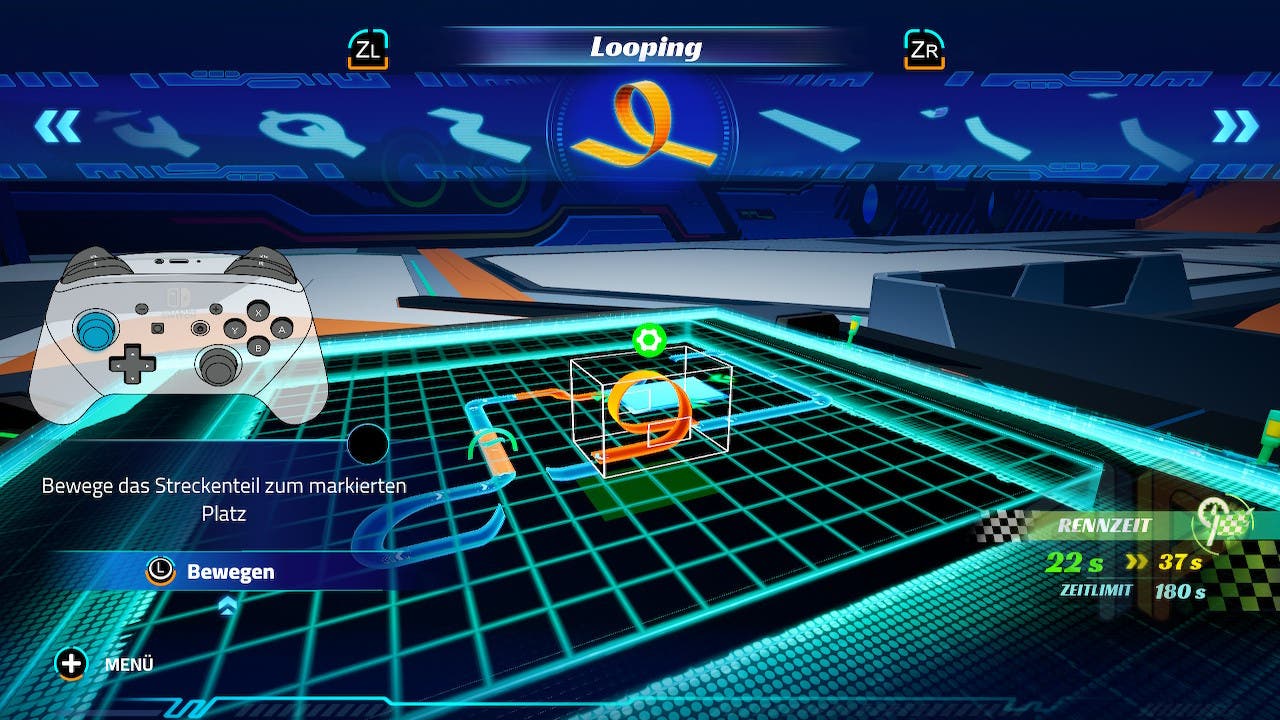The height and width of the screenshot is (720, 1280).
Task: Pick the S-curve track piece thumbnail
Action: pos(480,134)
